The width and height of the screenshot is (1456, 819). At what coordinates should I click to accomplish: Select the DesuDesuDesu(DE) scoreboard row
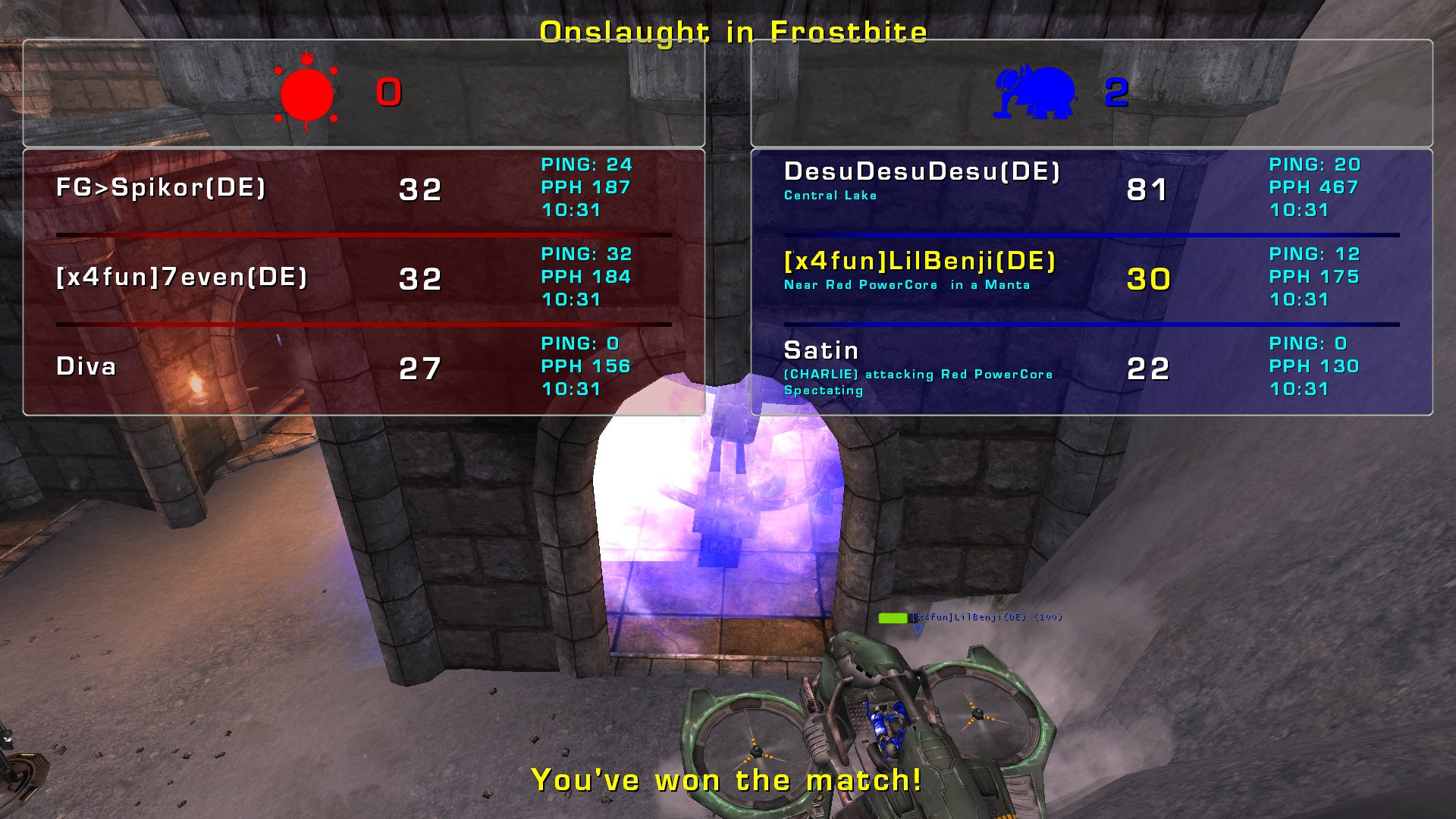[x=921, y=173]
